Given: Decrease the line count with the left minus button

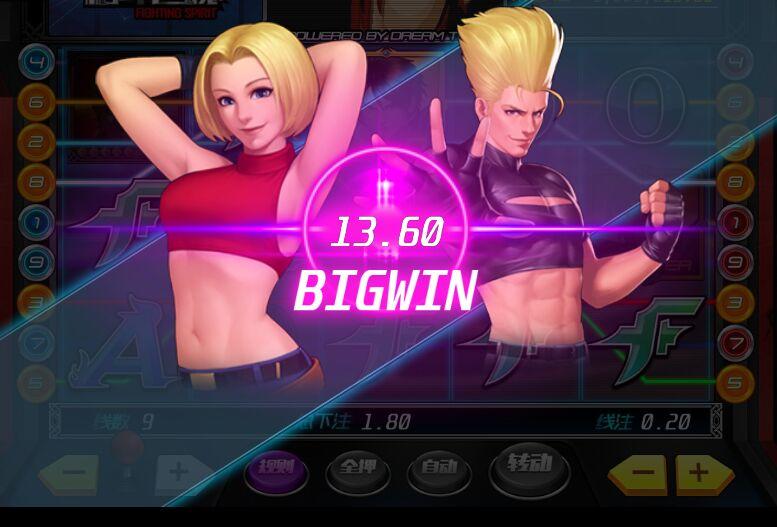Looking at the screenshot, I should pyautogui.click(x=68, y=471).
